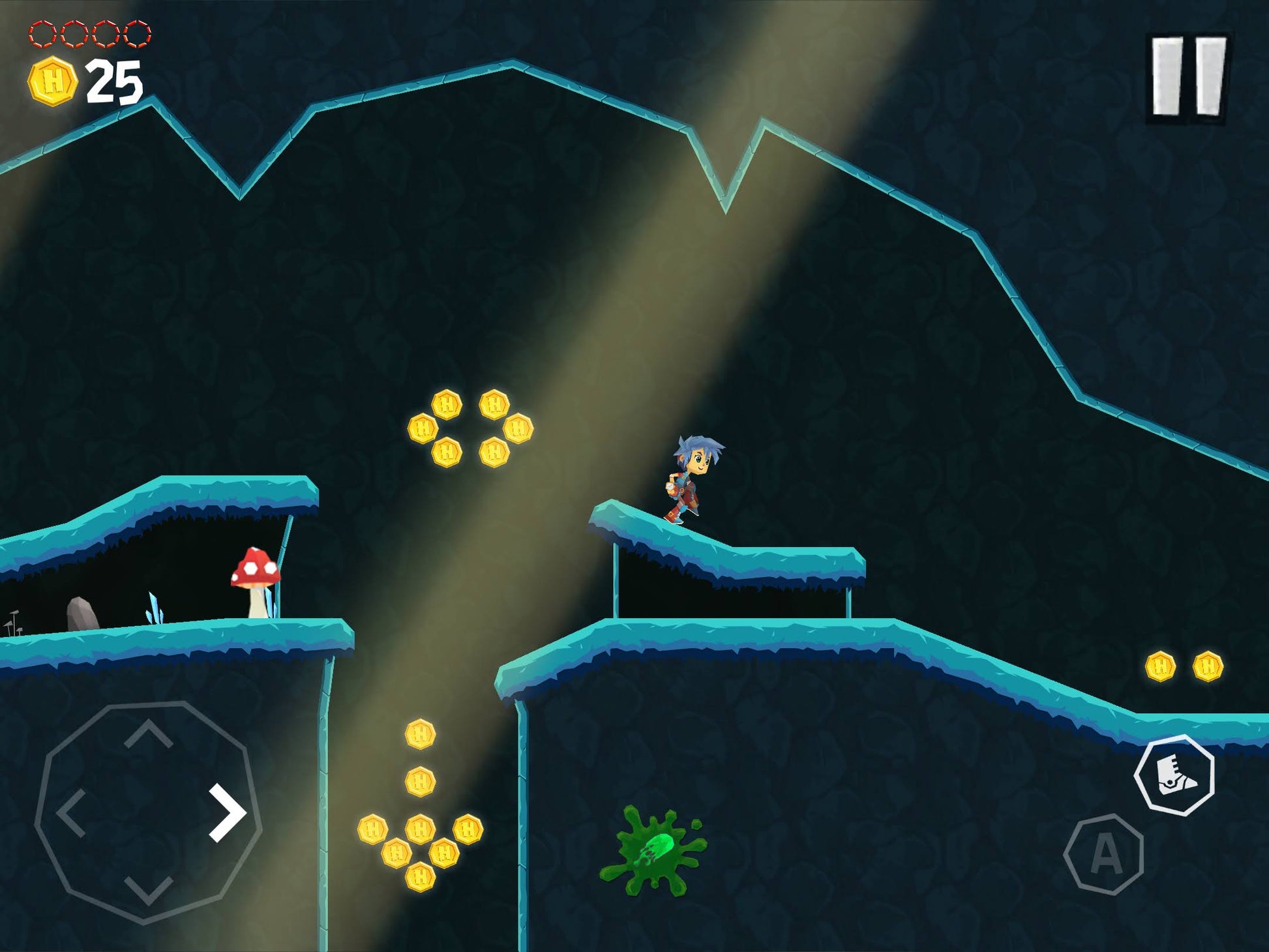Image resolution: width=1269 pixels, height=952 pixels.
Task: Tap the right arrow on the d-pad
Action: pos(226,812)
